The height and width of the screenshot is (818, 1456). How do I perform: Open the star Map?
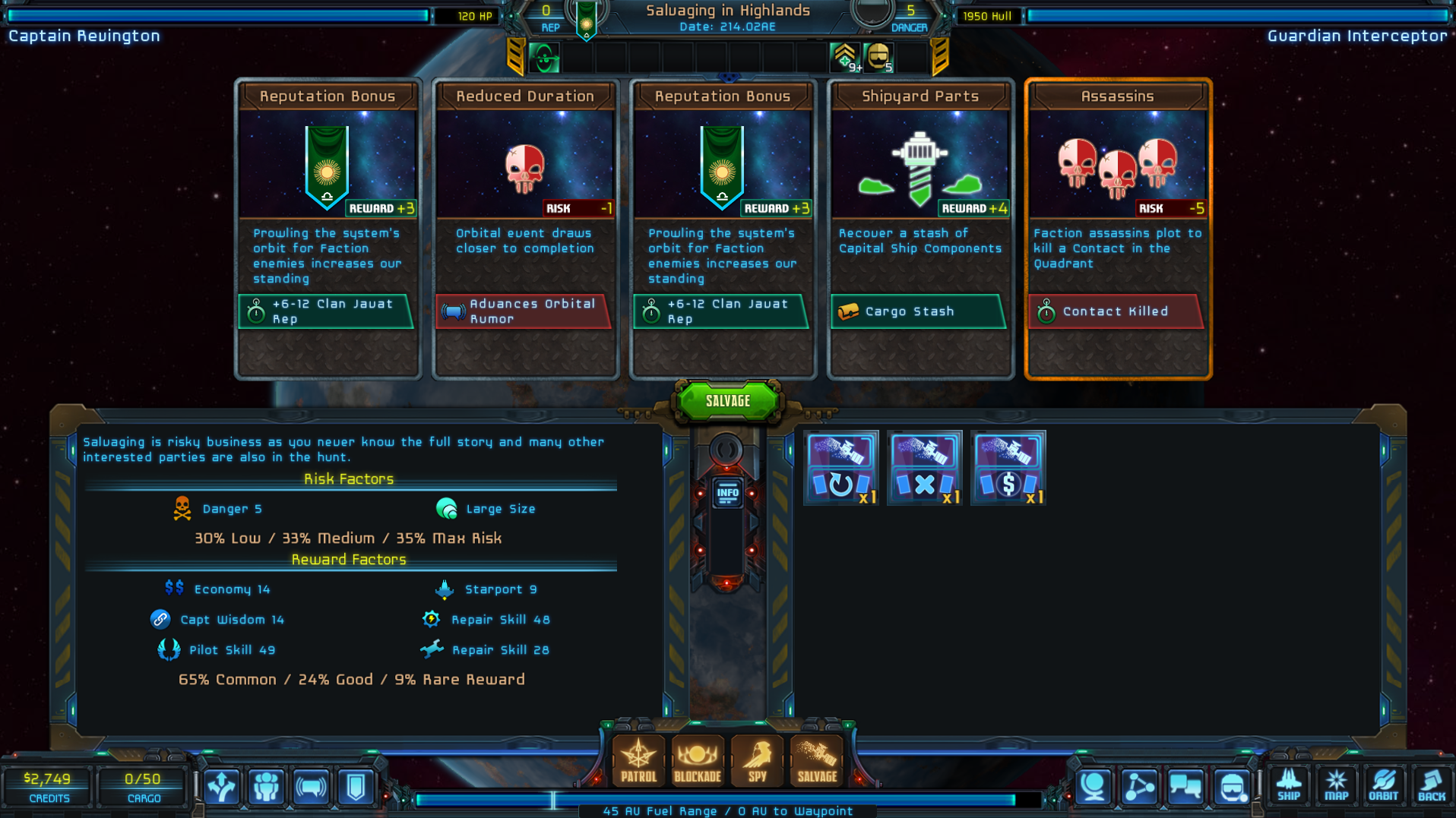1336,785
